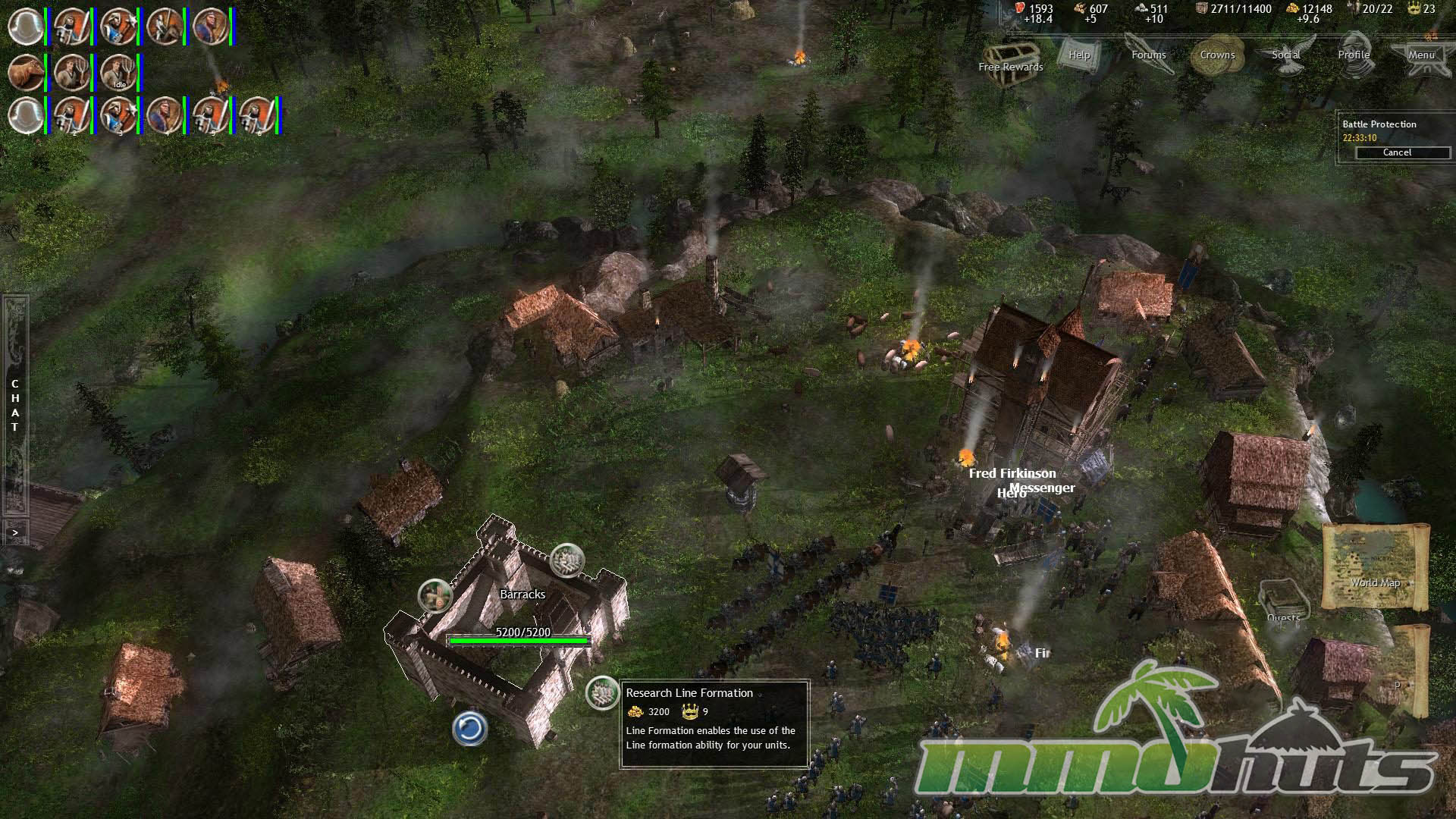Image resolution: width=1456 pixels, height=819 pixels.
Task: Click the blue circular arrow Barracks button
Action: [469, 729]
